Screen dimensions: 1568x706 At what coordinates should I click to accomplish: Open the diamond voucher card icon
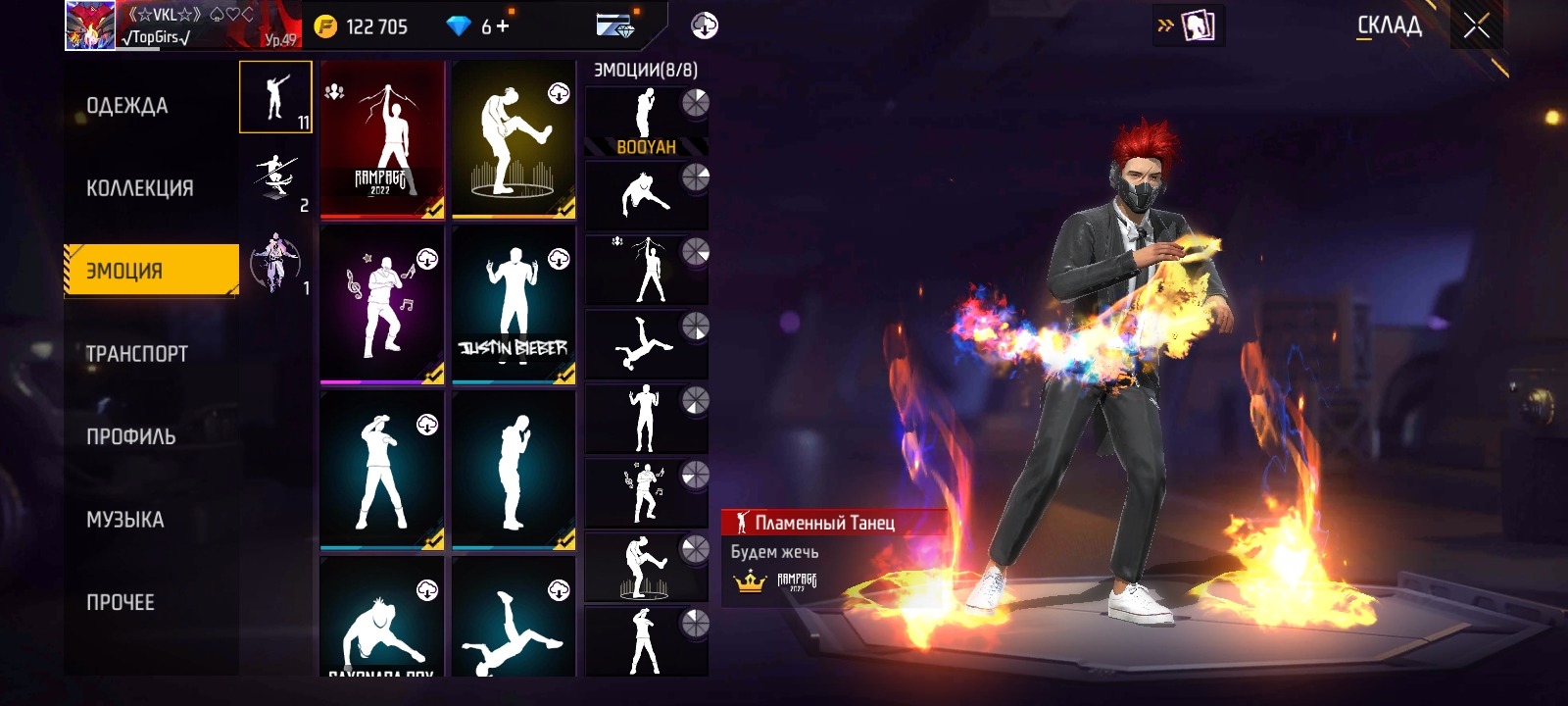614,26
